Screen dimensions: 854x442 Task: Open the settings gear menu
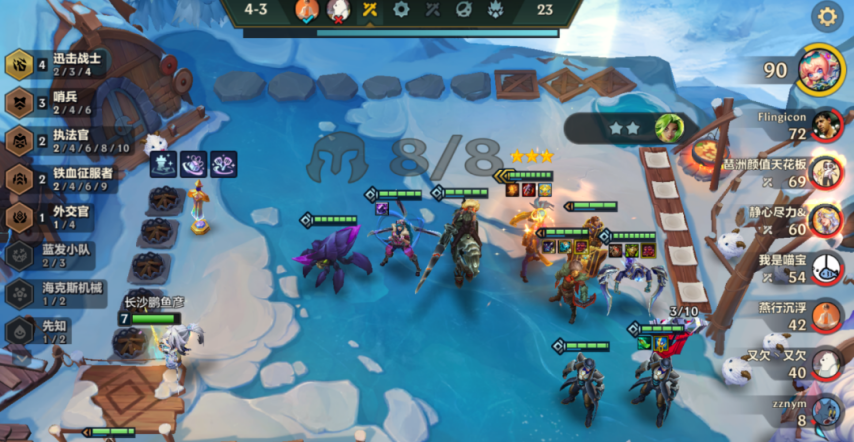pyautogui.click(x=826, y=16)
